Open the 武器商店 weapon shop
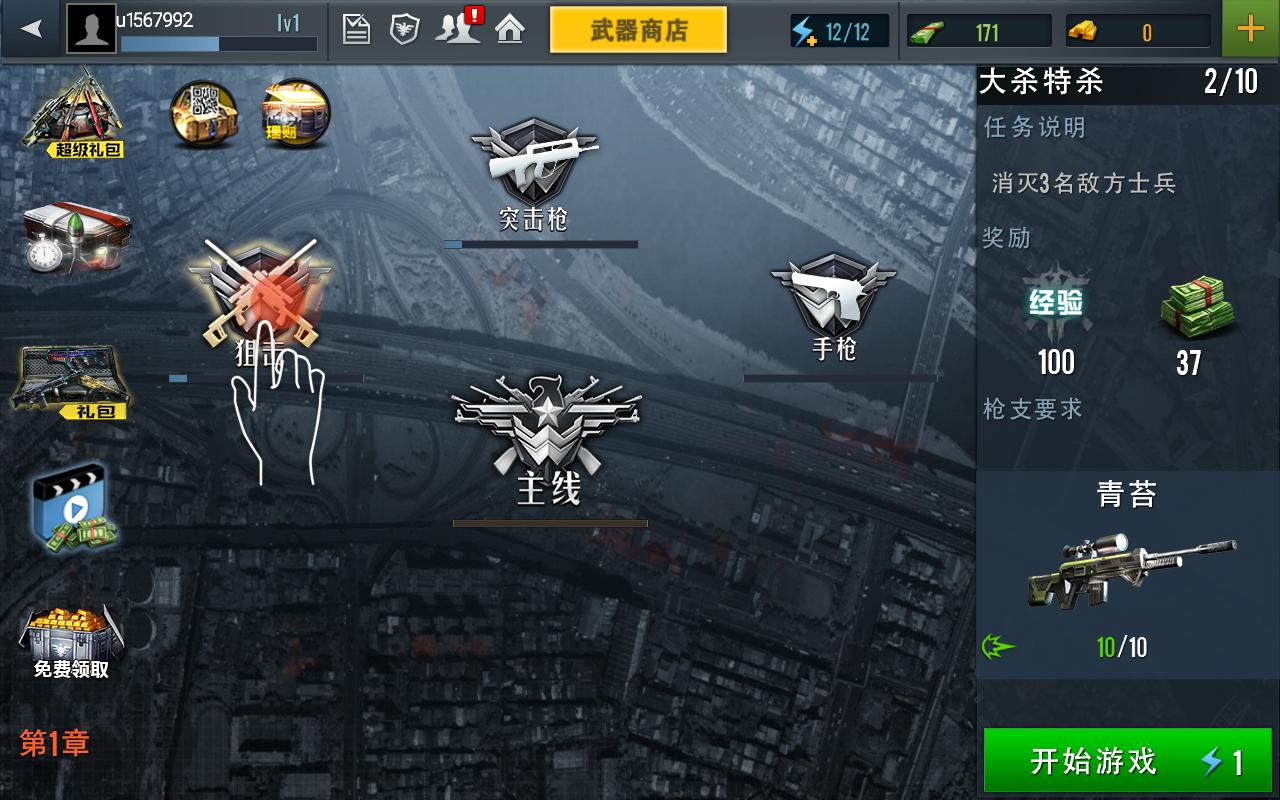The image size is (1280, 800). (x=638, y=30)
